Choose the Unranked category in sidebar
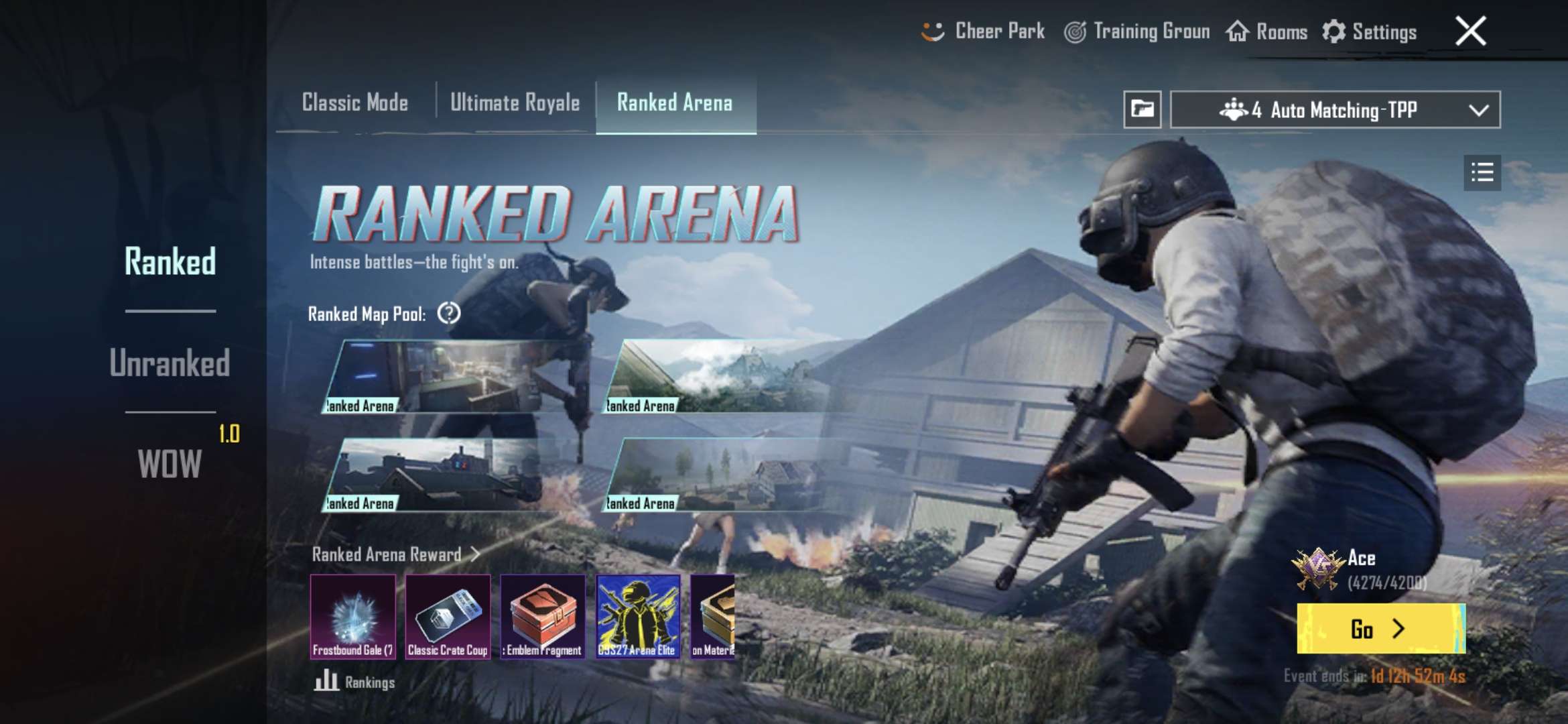Viewport: 1568px width, 724px height. coord(170,363)
